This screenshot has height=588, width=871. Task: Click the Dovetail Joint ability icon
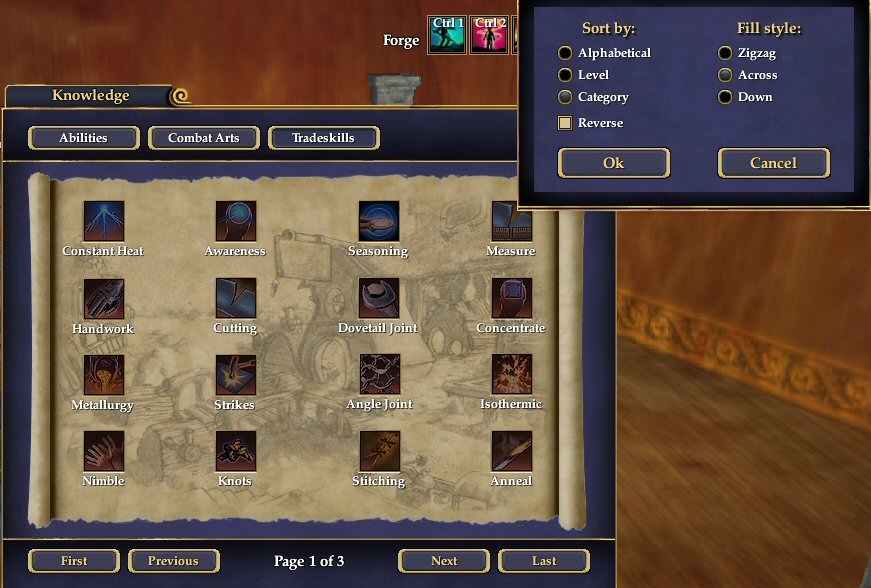(x=379, y=298)
